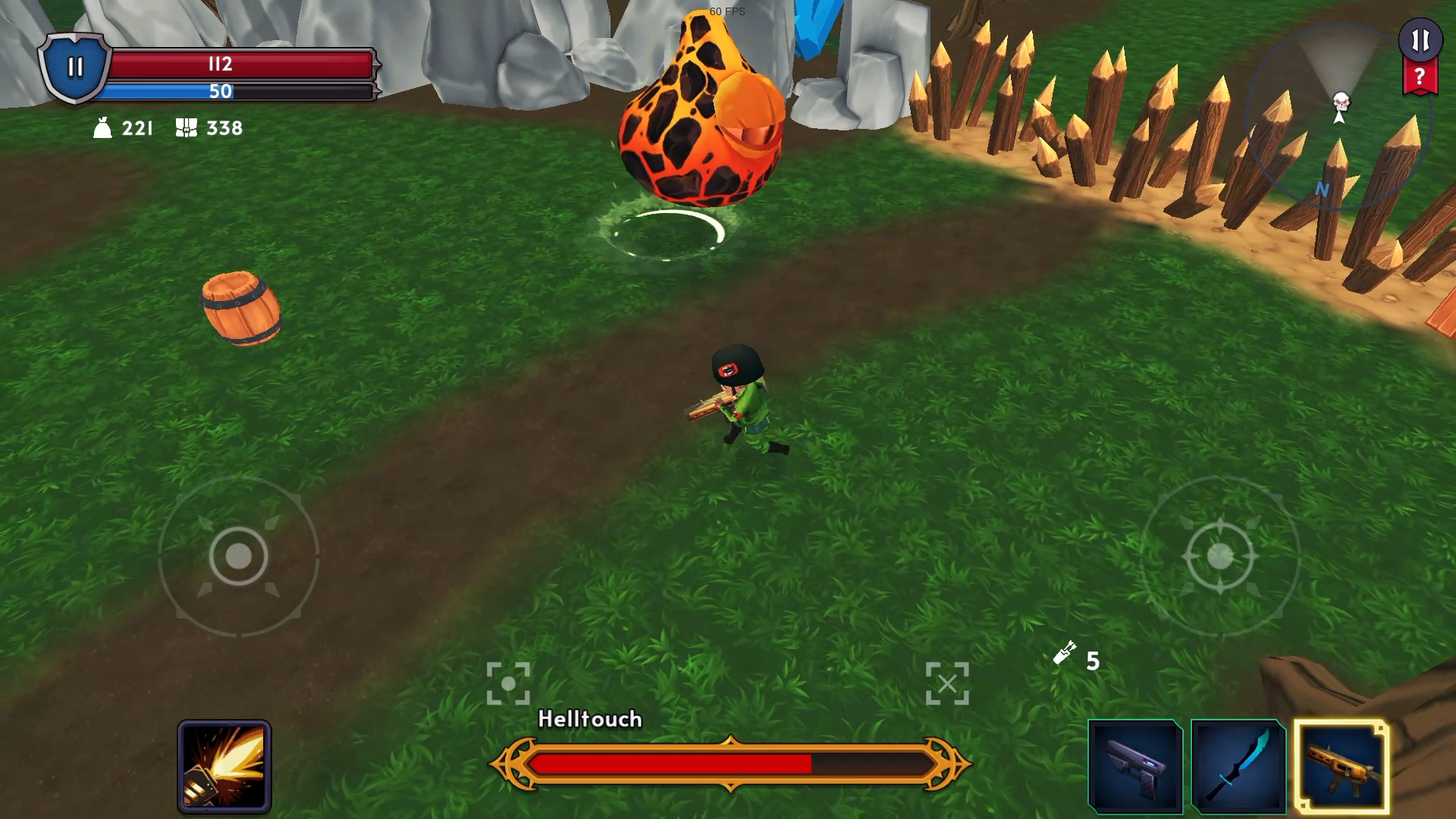Tap the money bag currency icon
This screenshot has width=1456, height=819.
point(103,127)
